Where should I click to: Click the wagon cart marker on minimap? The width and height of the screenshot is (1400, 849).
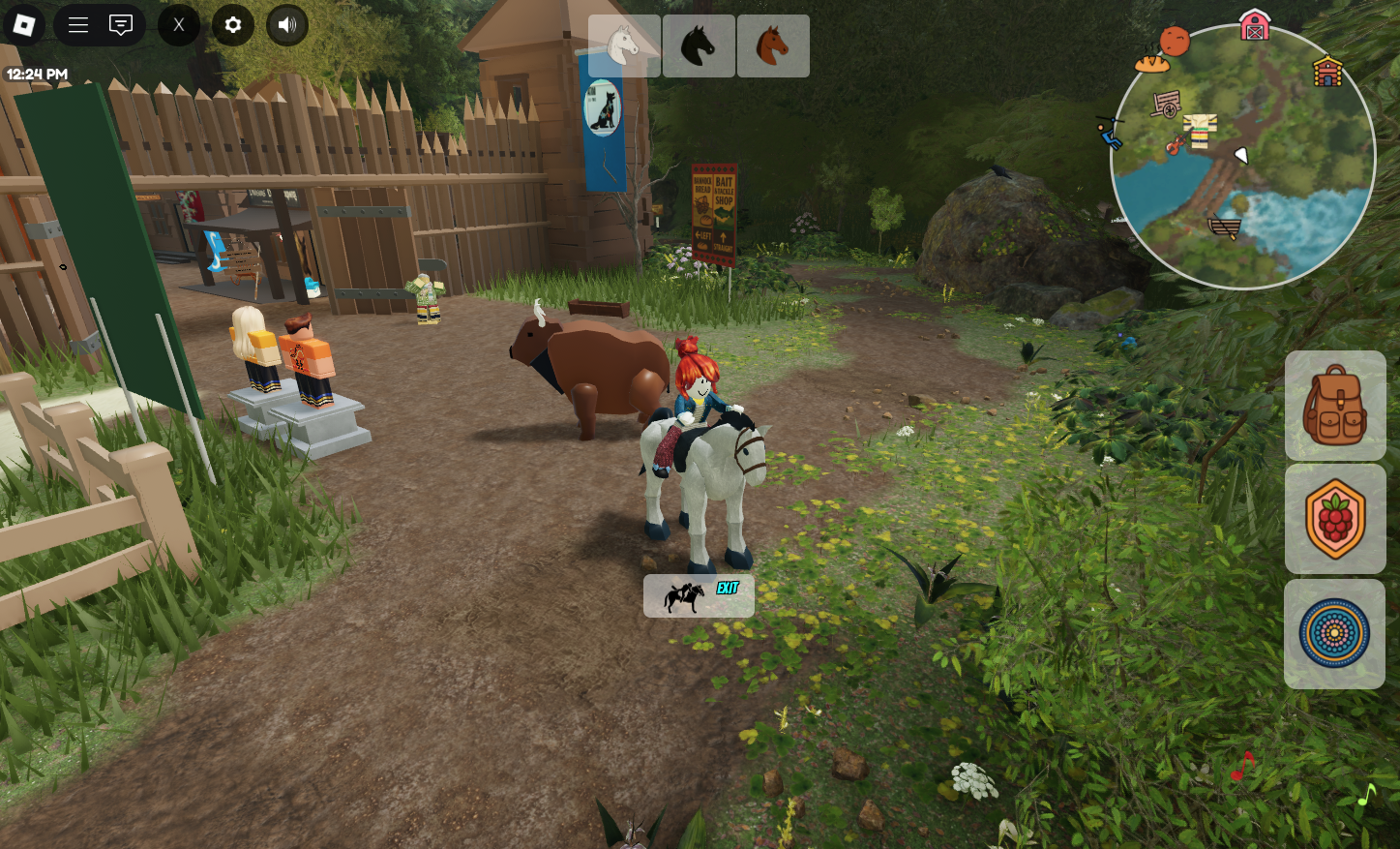(1167, 104)
